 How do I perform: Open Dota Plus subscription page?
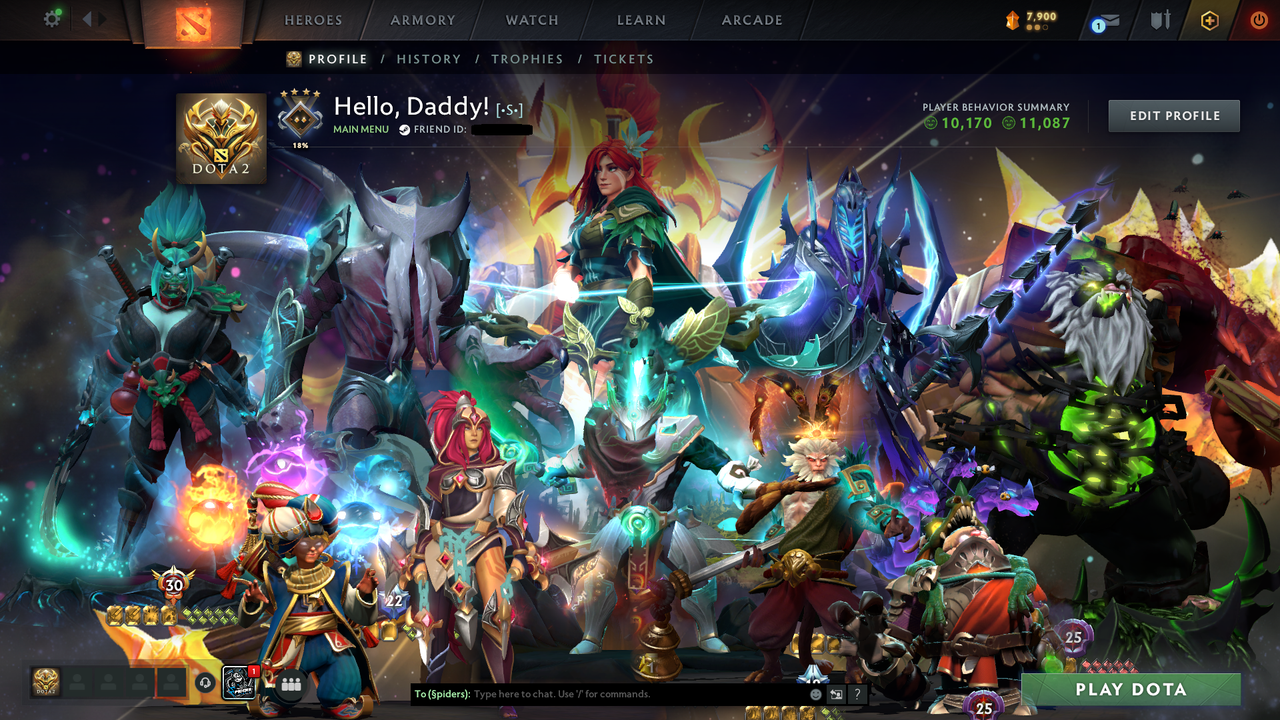point(1211,18)
